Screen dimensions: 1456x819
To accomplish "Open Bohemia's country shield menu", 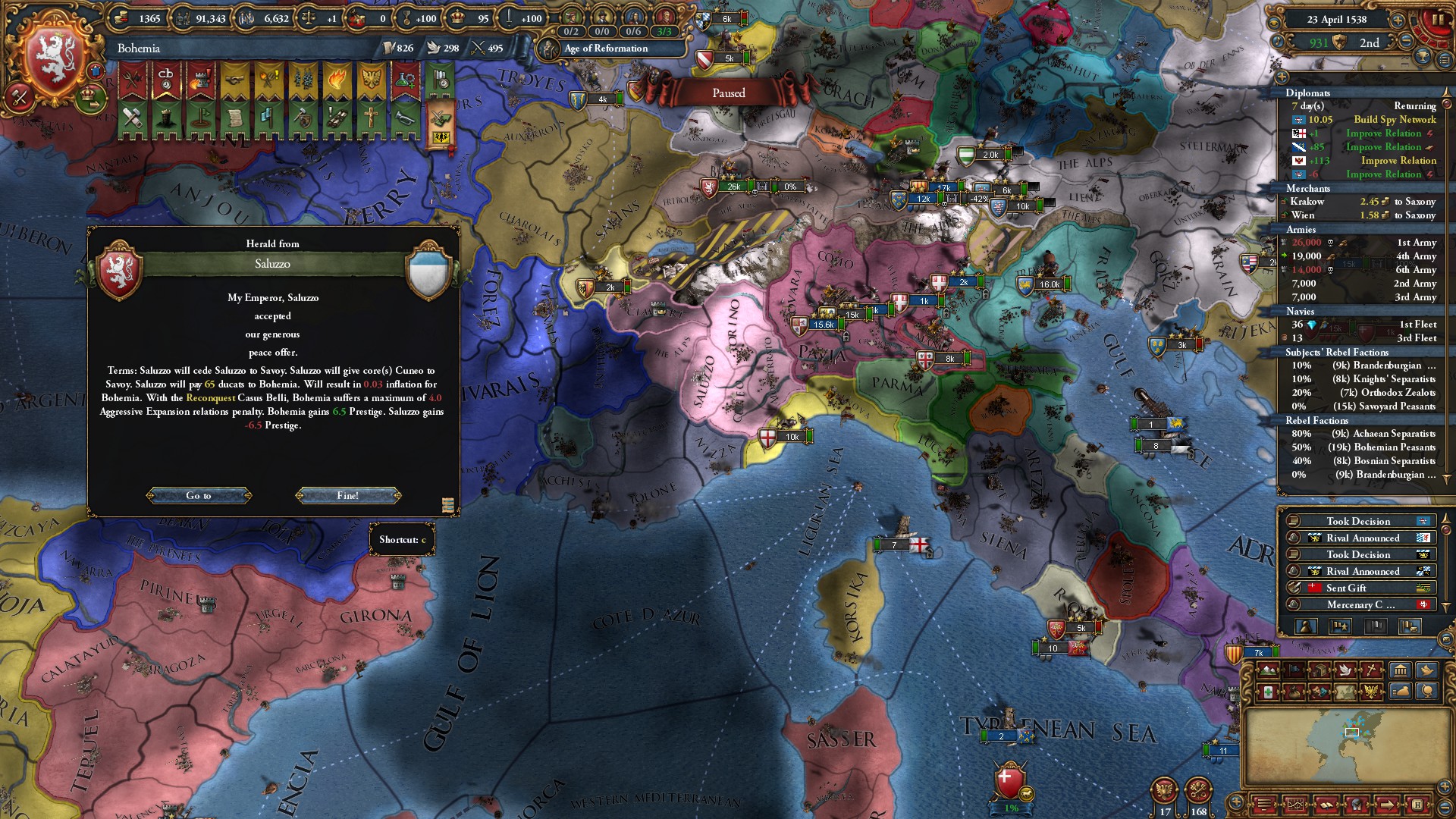I will point(53,58).
